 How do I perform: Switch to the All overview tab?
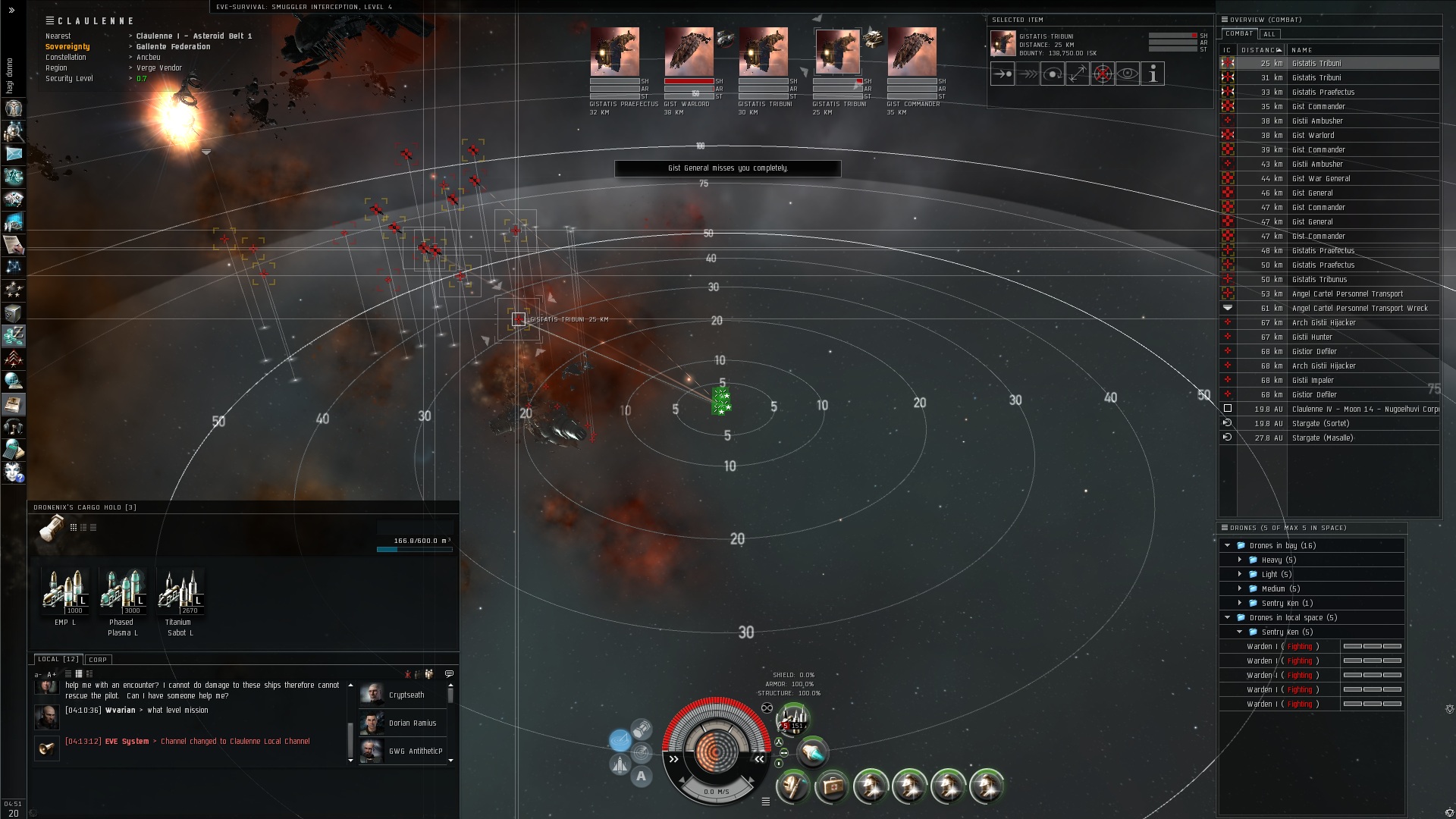coord(1269,34)
